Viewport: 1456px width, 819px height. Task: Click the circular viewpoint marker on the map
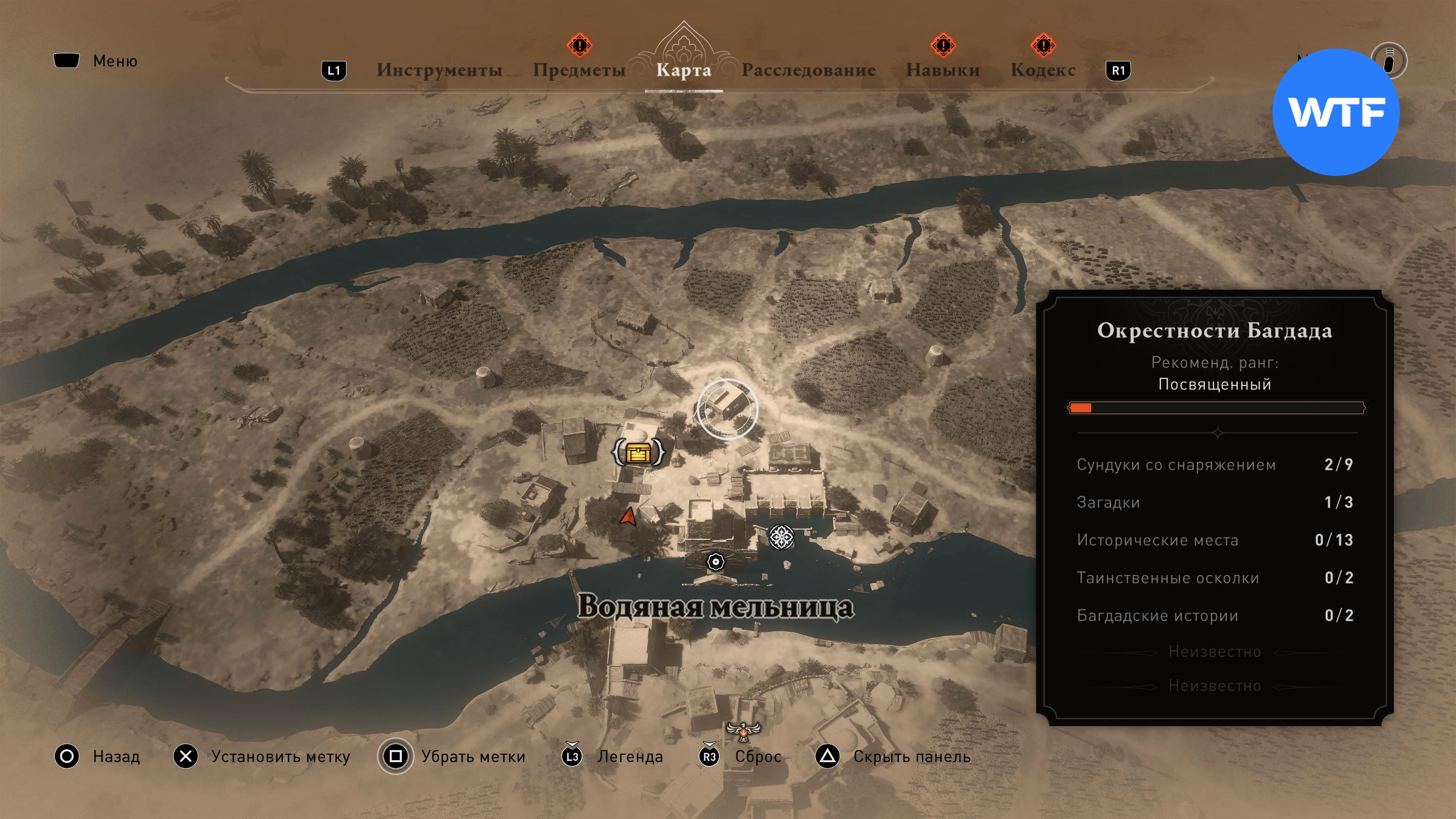point(727,409)
